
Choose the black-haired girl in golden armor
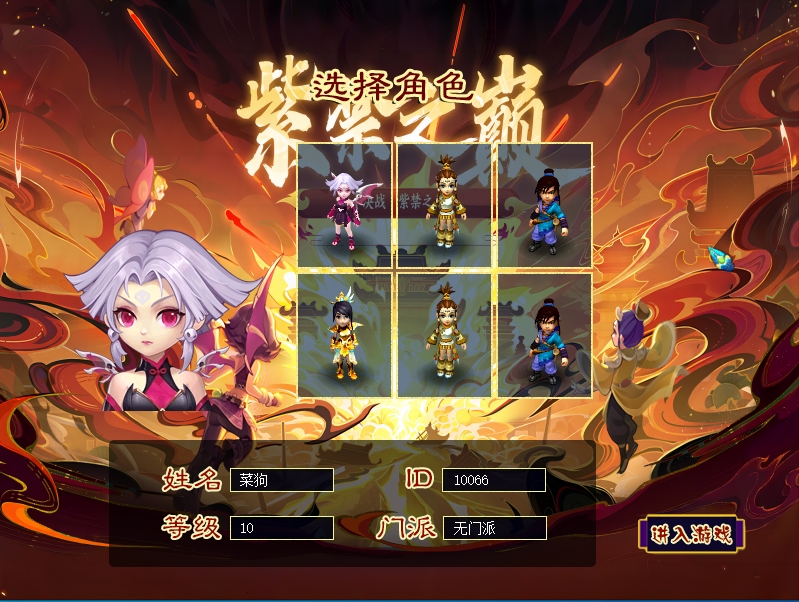(x=345, y=335)
